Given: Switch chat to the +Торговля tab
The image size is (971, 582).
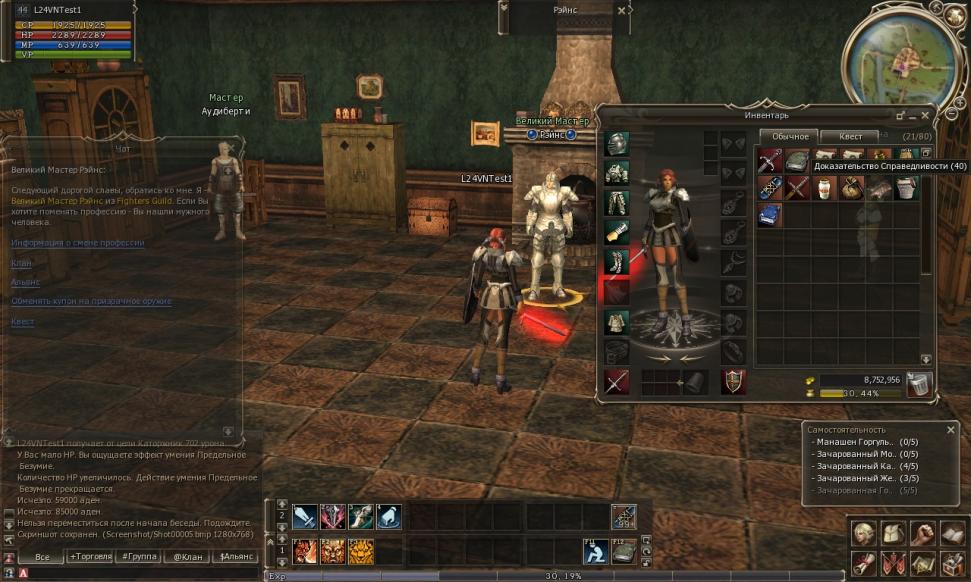Looking at the screenshot, I should [x=92, y=556].
